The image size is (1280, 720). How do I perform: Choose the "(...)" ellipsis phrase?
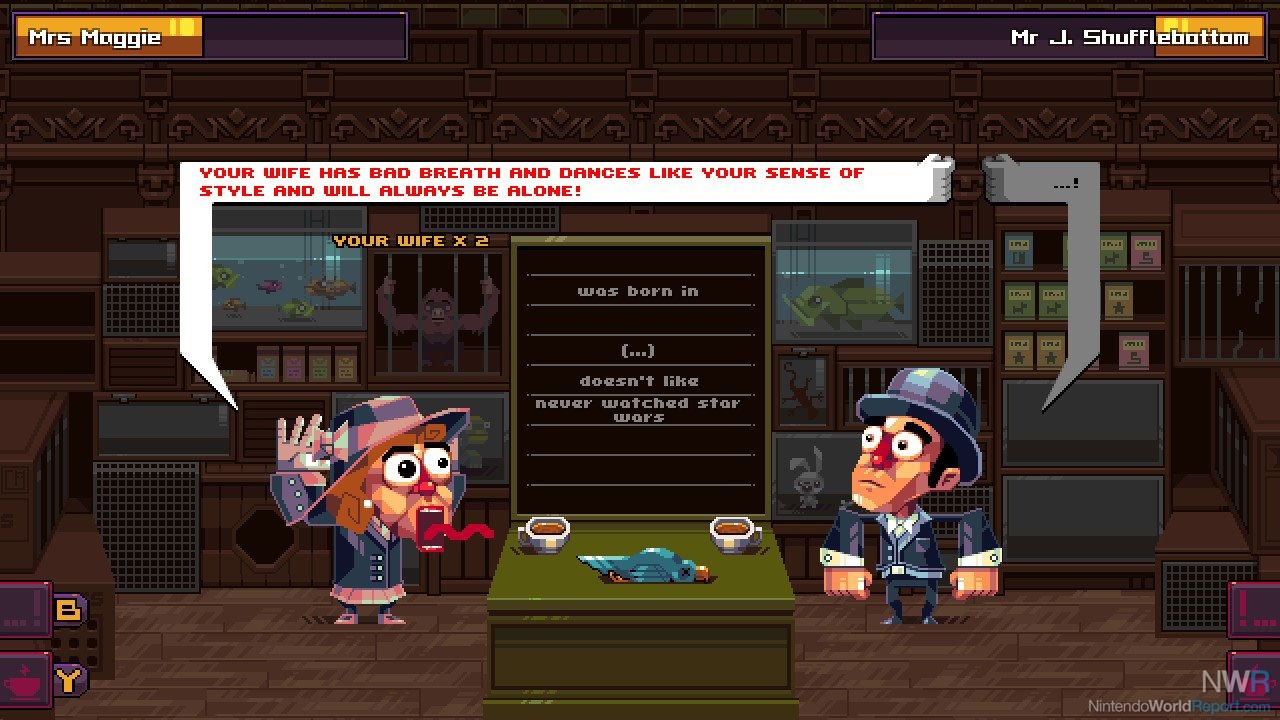[x=638, y=351]
